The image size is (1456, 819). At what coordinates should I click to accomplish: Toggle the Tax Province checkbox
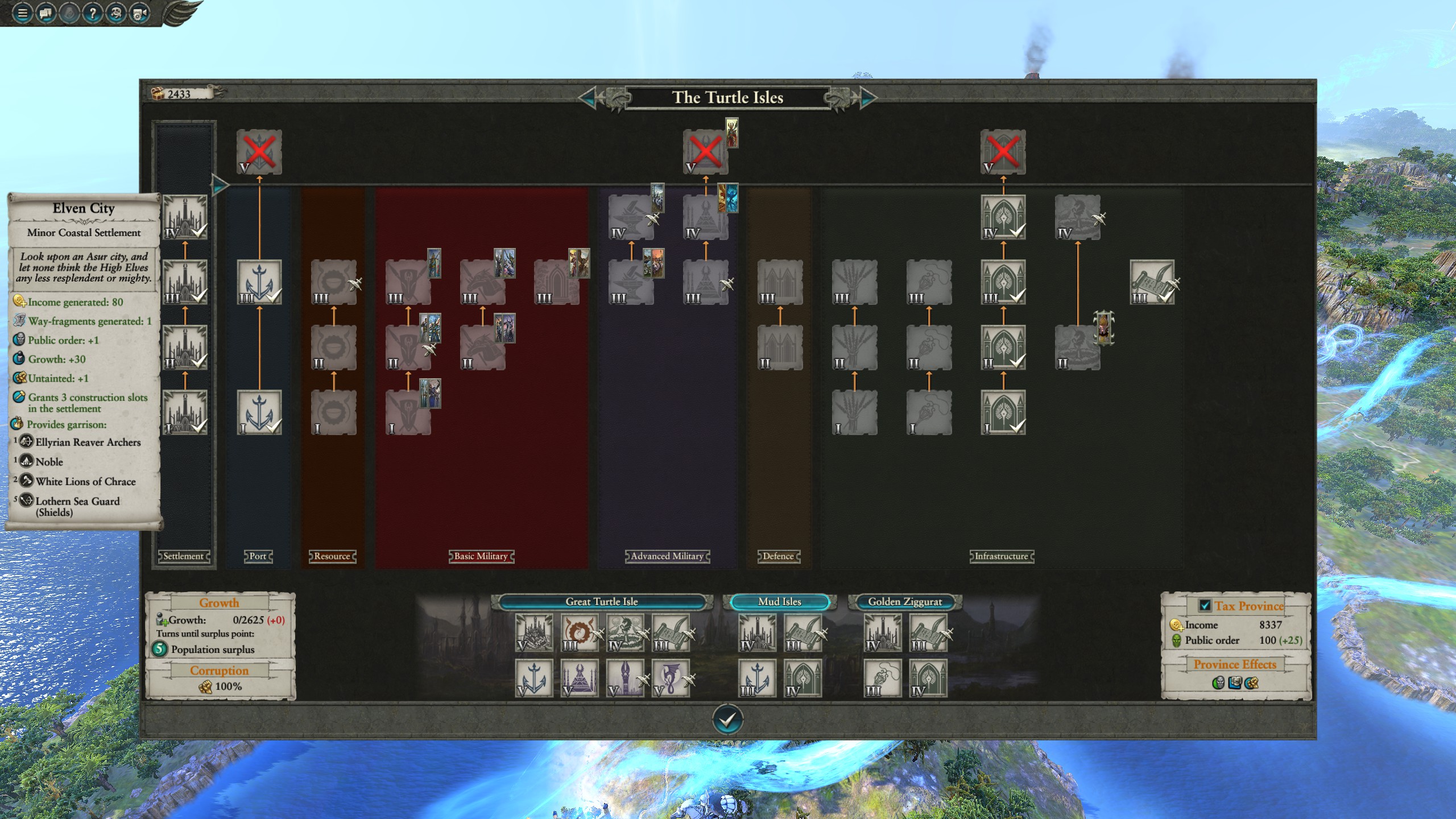[x=1204, y=606]
